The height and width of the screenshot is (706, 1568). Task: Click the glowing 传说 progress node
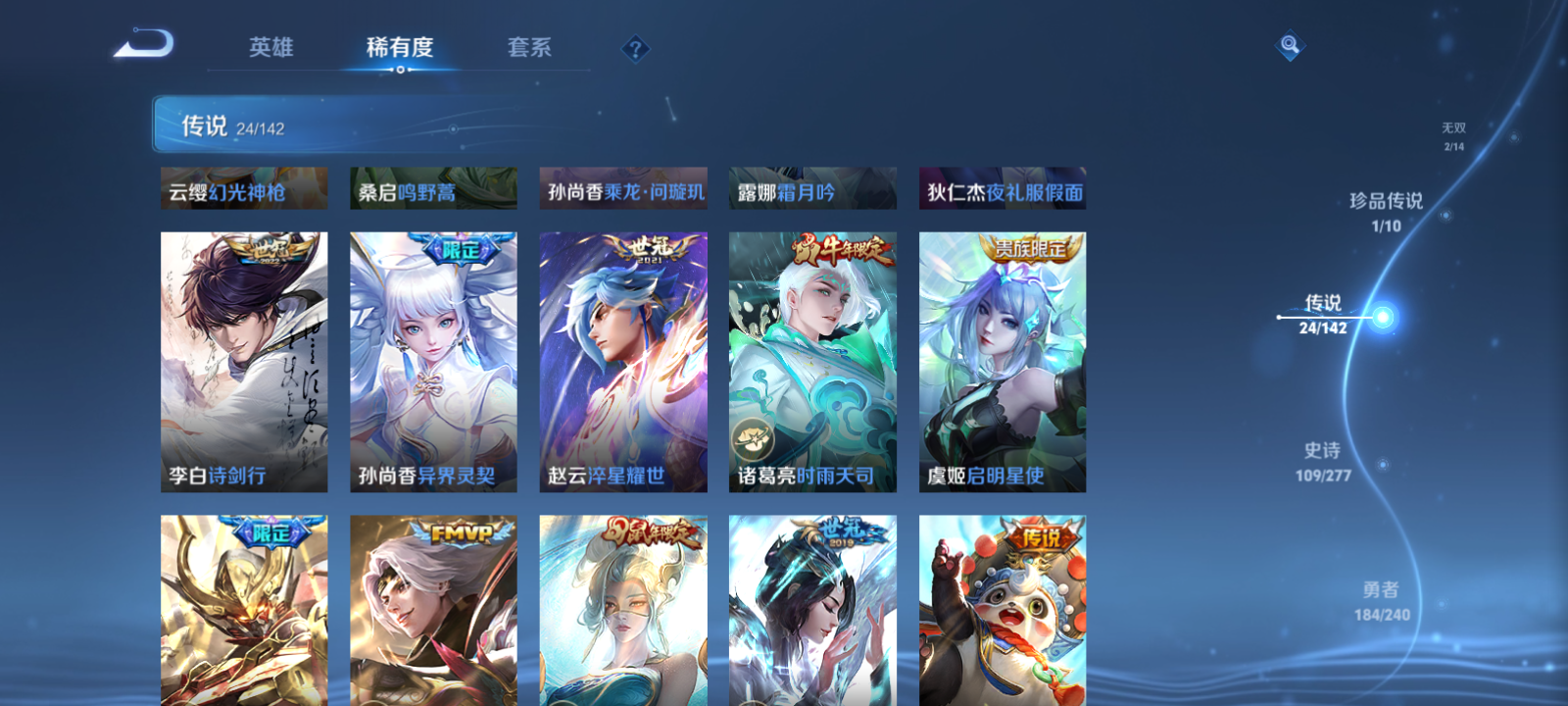click(x=1381, y=314)
